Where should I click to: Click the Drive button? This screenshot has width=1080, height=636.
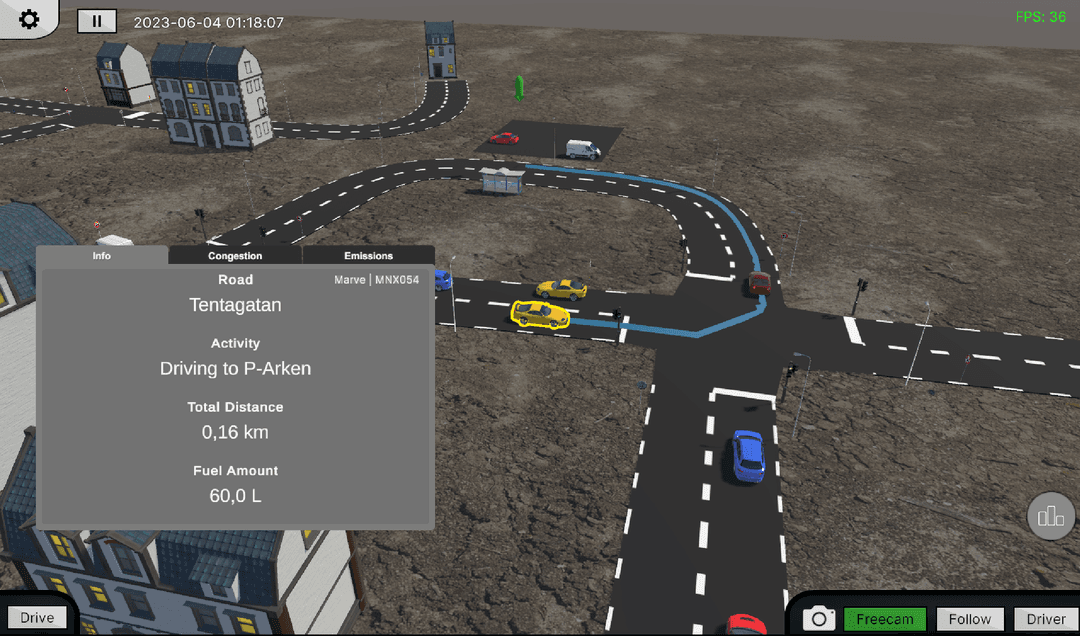(37, 618)
